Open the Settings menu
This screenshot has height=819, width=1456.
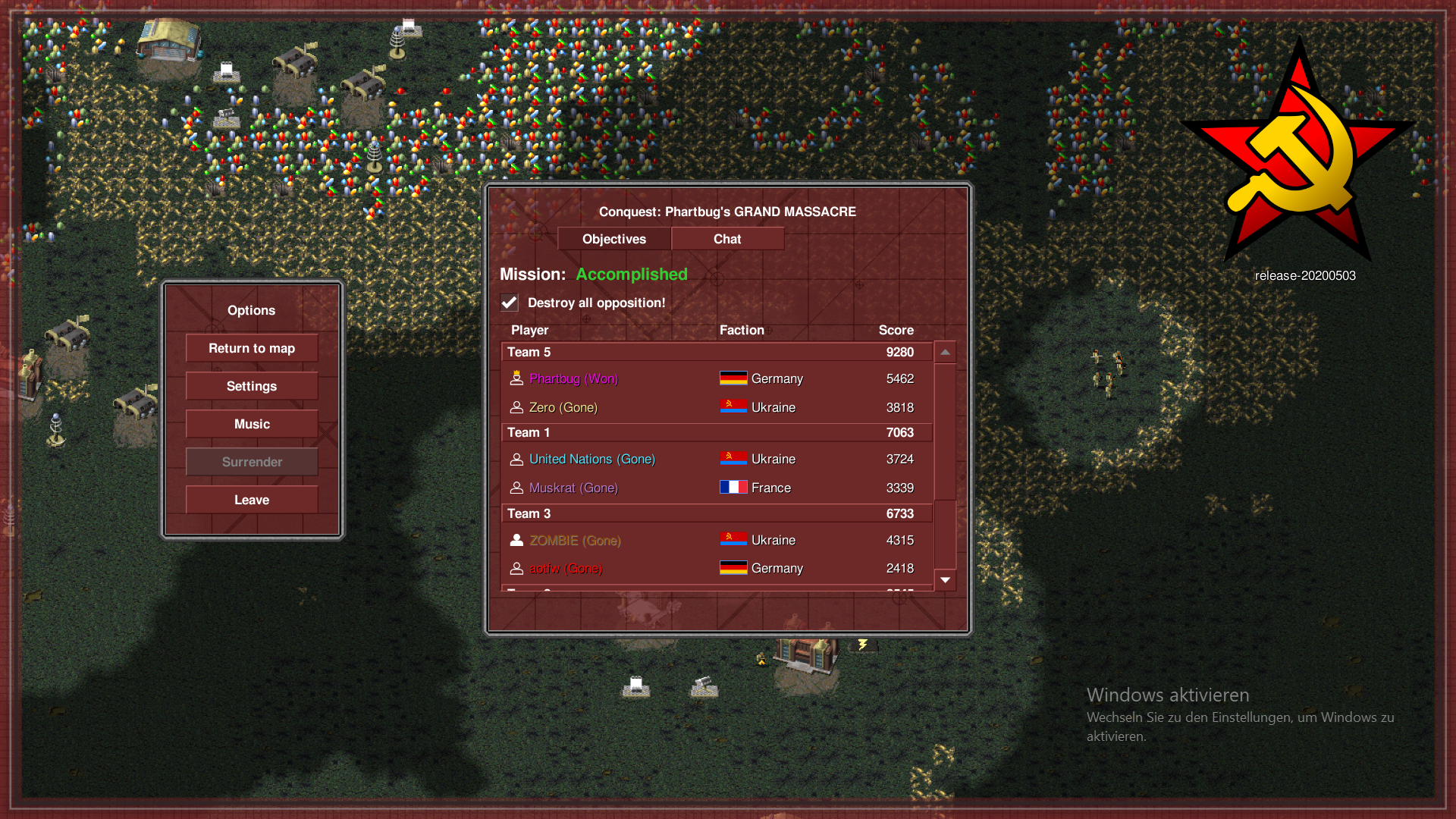click(x=252, y=386)
